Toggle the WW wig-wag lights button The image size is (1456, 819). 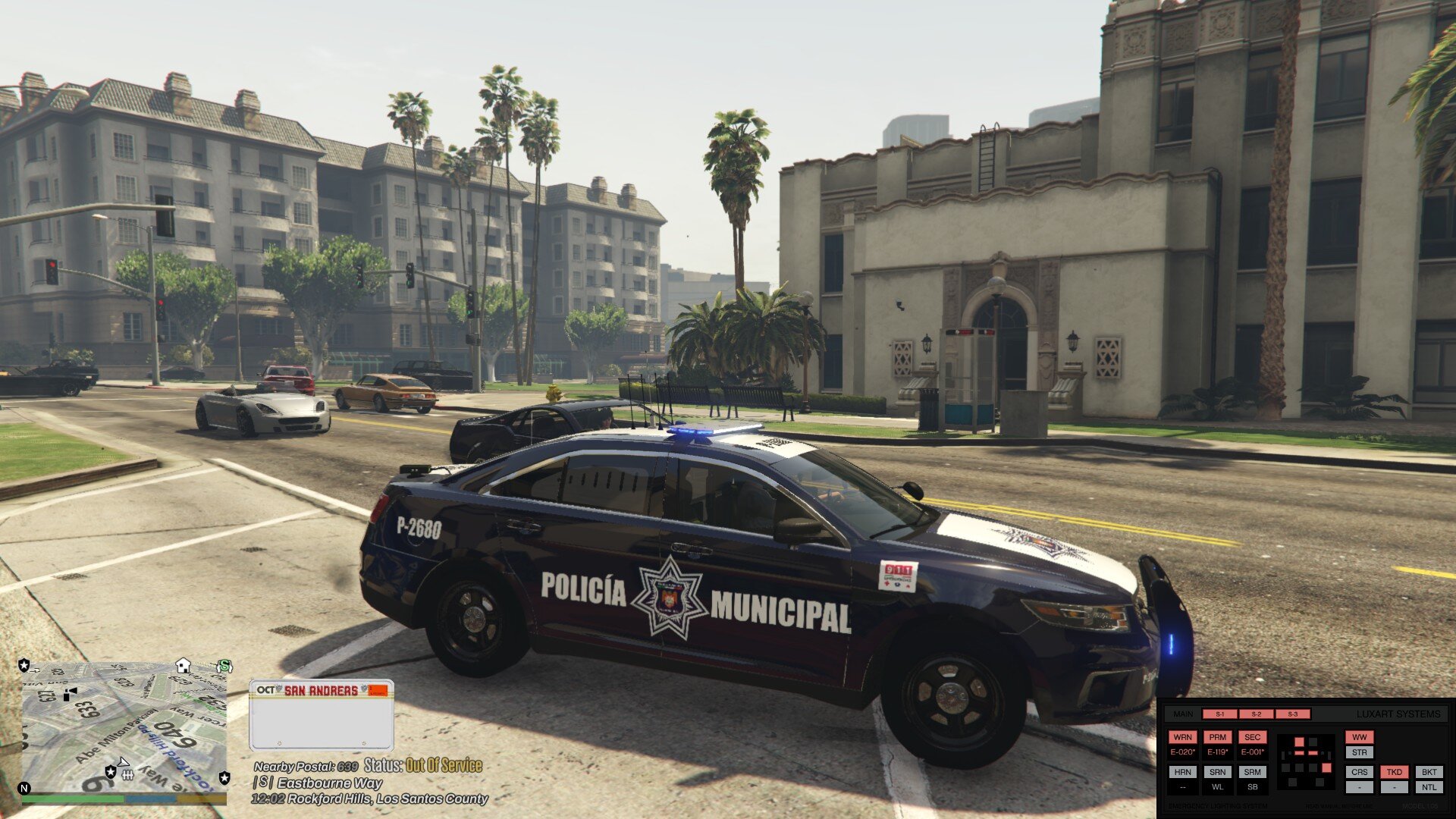1359,737
